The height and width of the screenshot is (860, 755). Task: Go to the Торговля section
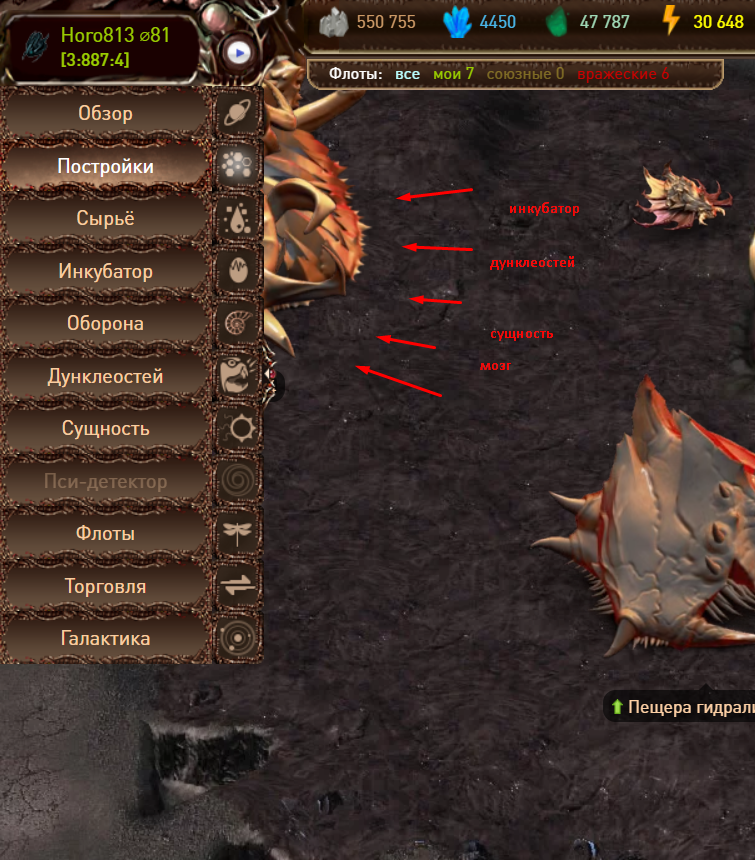(x=105, y=586)
